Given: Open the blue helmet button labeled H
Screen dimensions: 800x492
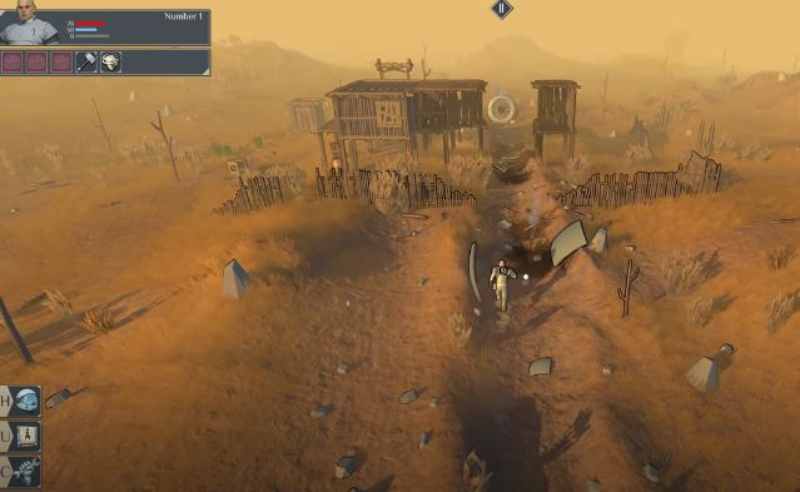Looking at the screenshot, I should pos(26,401).
